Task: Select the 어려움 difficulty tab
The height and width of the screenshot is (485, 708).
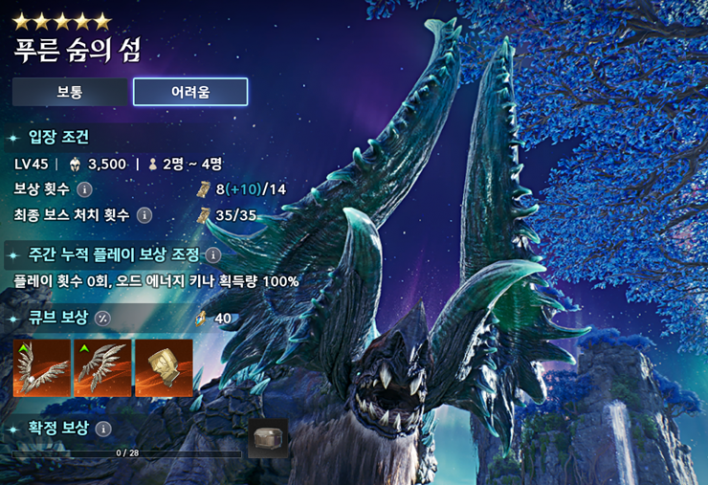Action: 190,92
